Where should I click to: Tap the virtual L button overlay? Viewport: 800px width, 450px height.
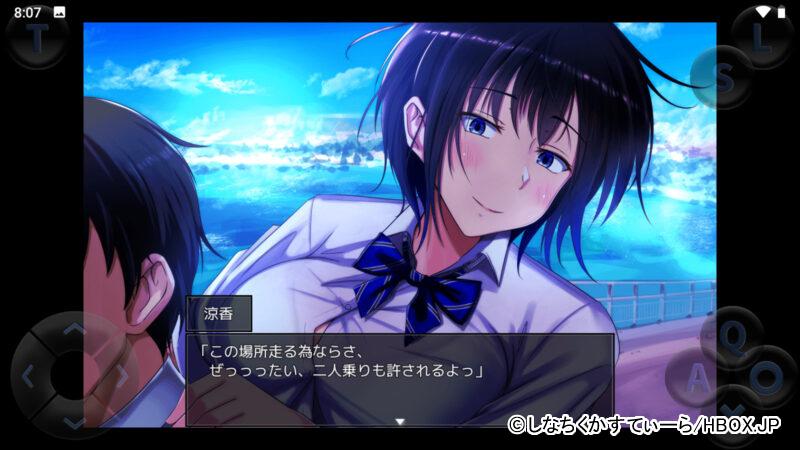tap(763, 38)
